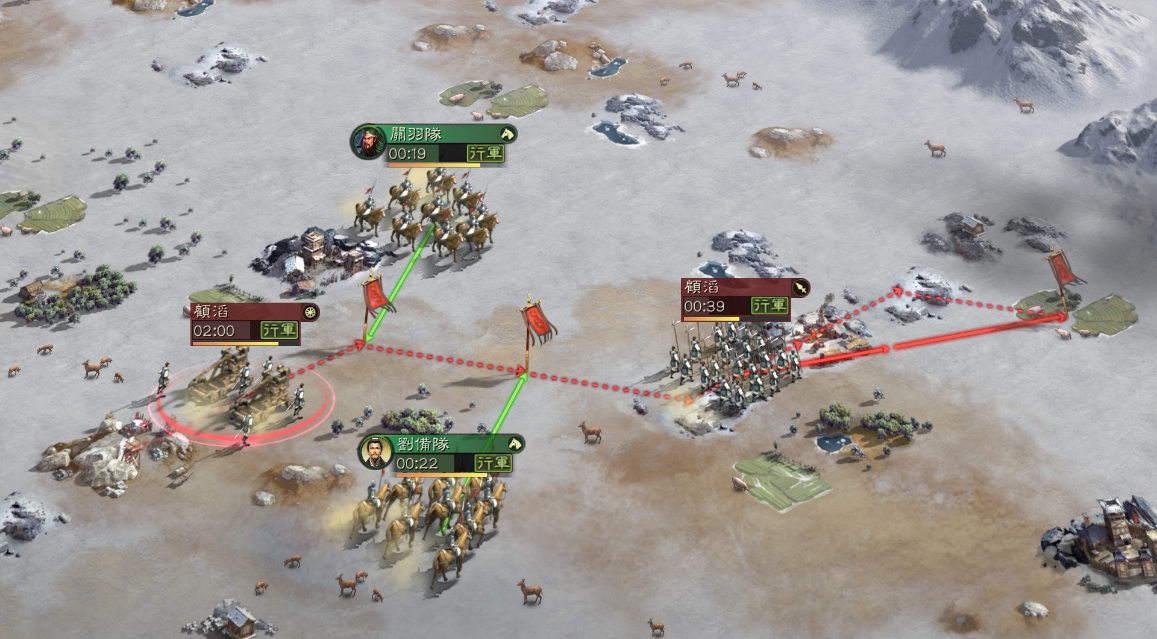Click the cavalry horse icon on 劉備隊 banner
The width and height of the screenshot is (1157, 639).
[513, 444]
